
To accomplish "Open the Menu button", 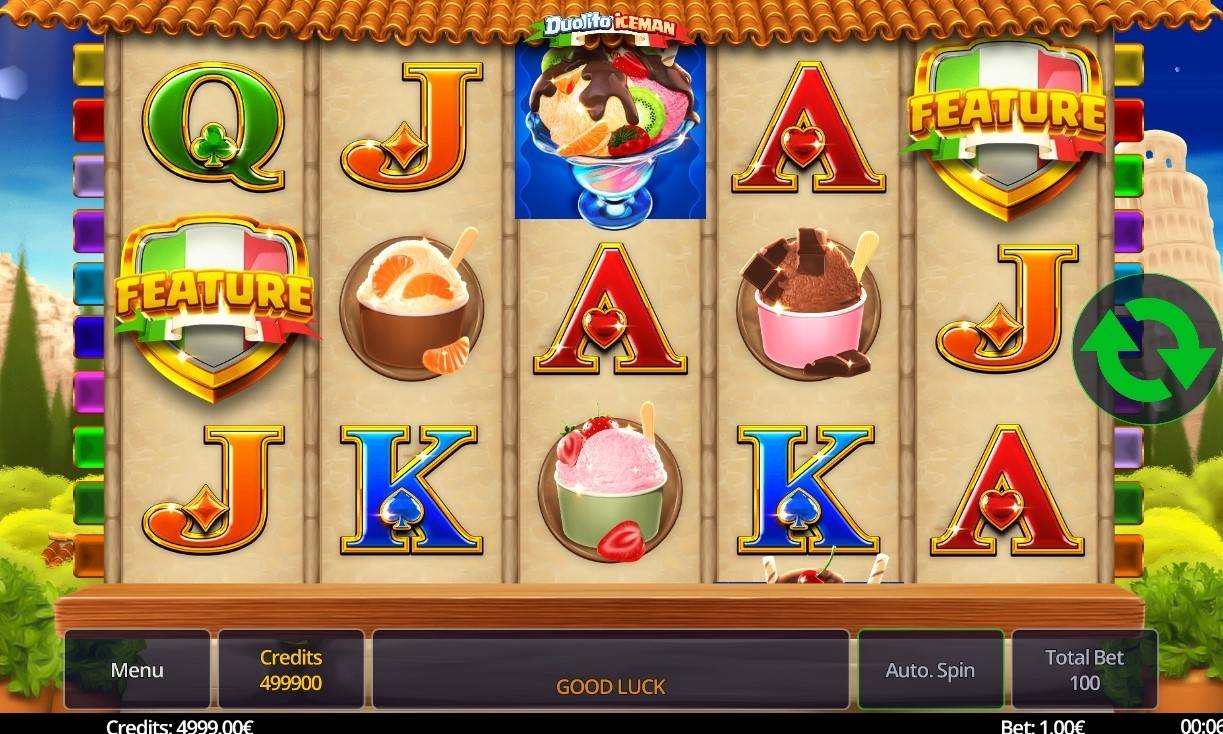I will click(137, 670).
